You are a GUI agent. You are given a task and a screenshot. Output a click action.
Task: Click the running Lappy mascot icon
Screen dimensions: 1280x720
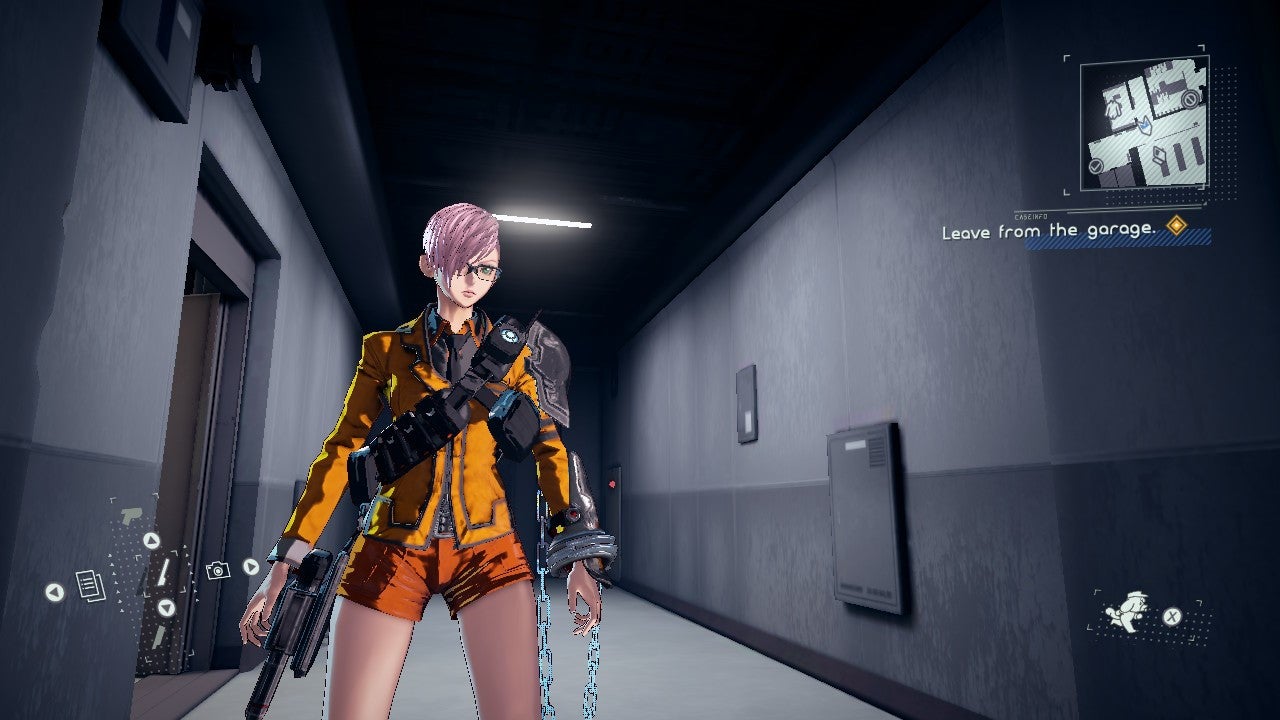[1124, 611]
